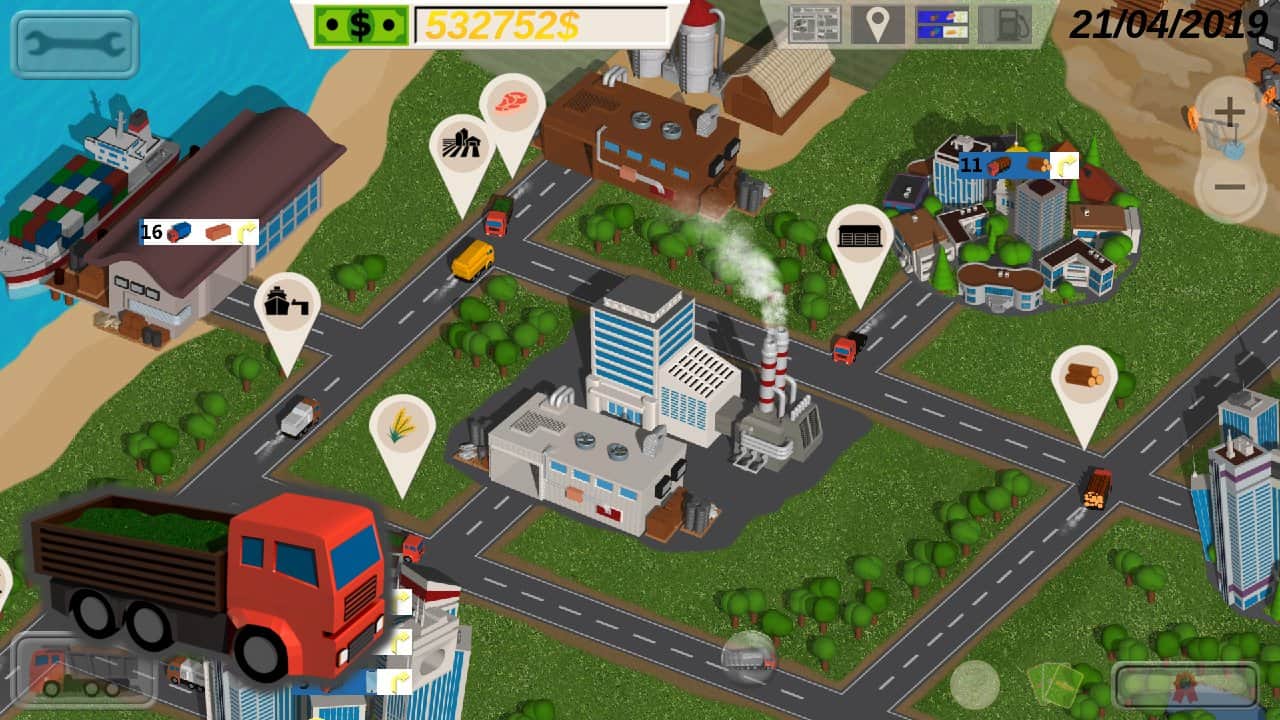Open the award ribbon button
This screenshot has width=1280, height=720.
click(x=1186, y=685)
